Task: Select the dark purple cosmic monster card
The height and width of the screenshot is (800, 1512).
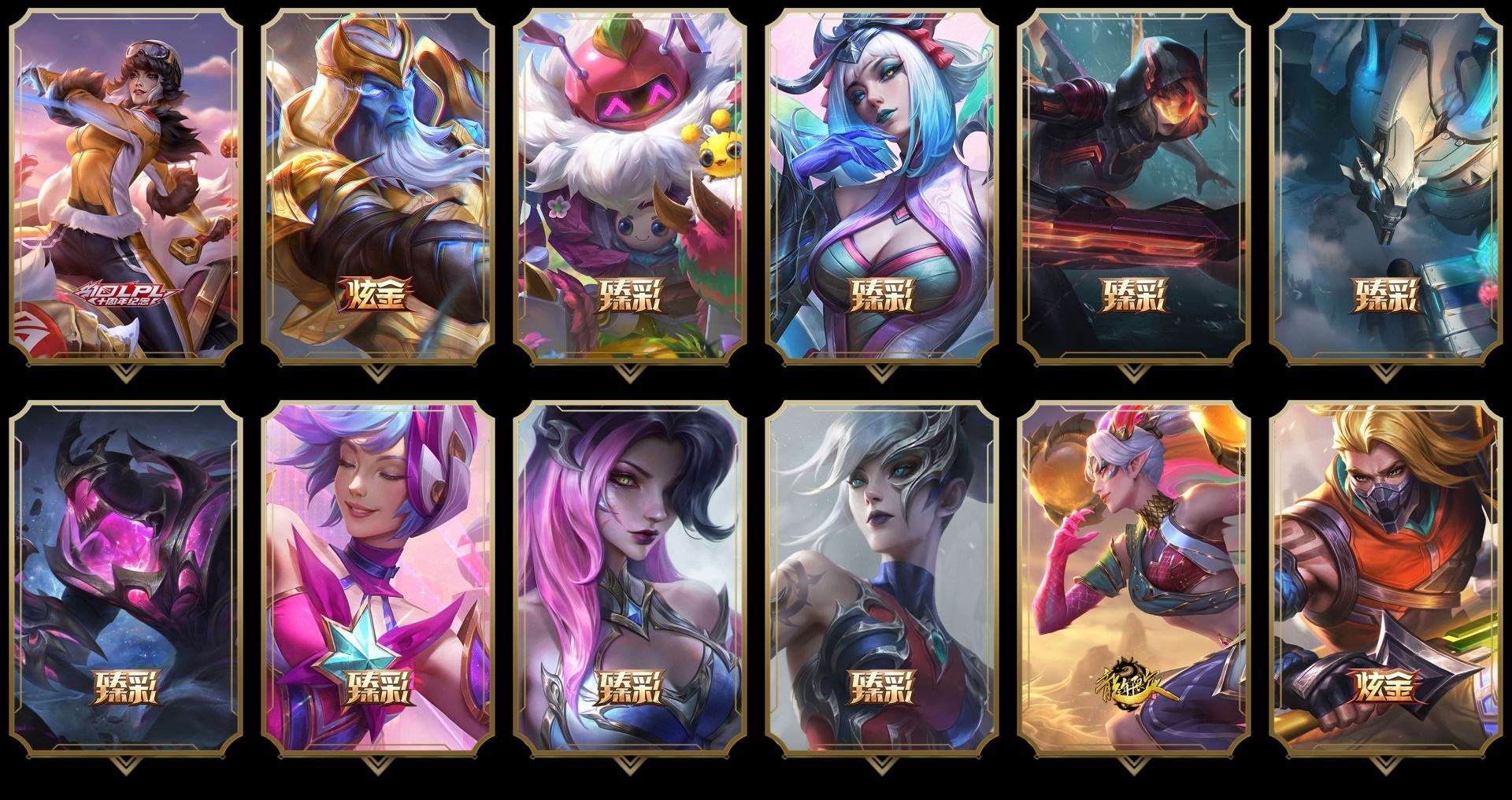Action: tap(126, 579)
